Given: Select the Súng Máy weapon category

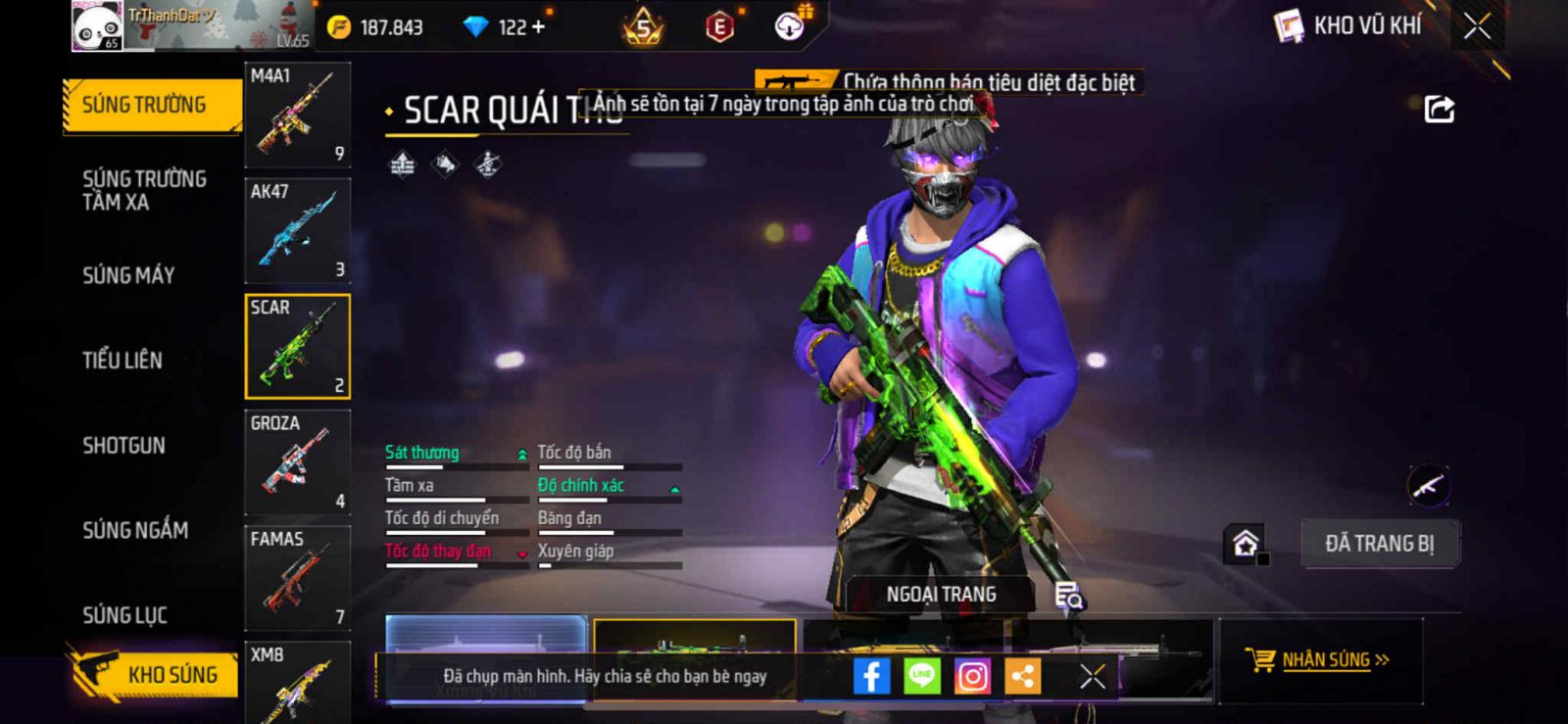Looking at the screenshot, I should point(128,275).
